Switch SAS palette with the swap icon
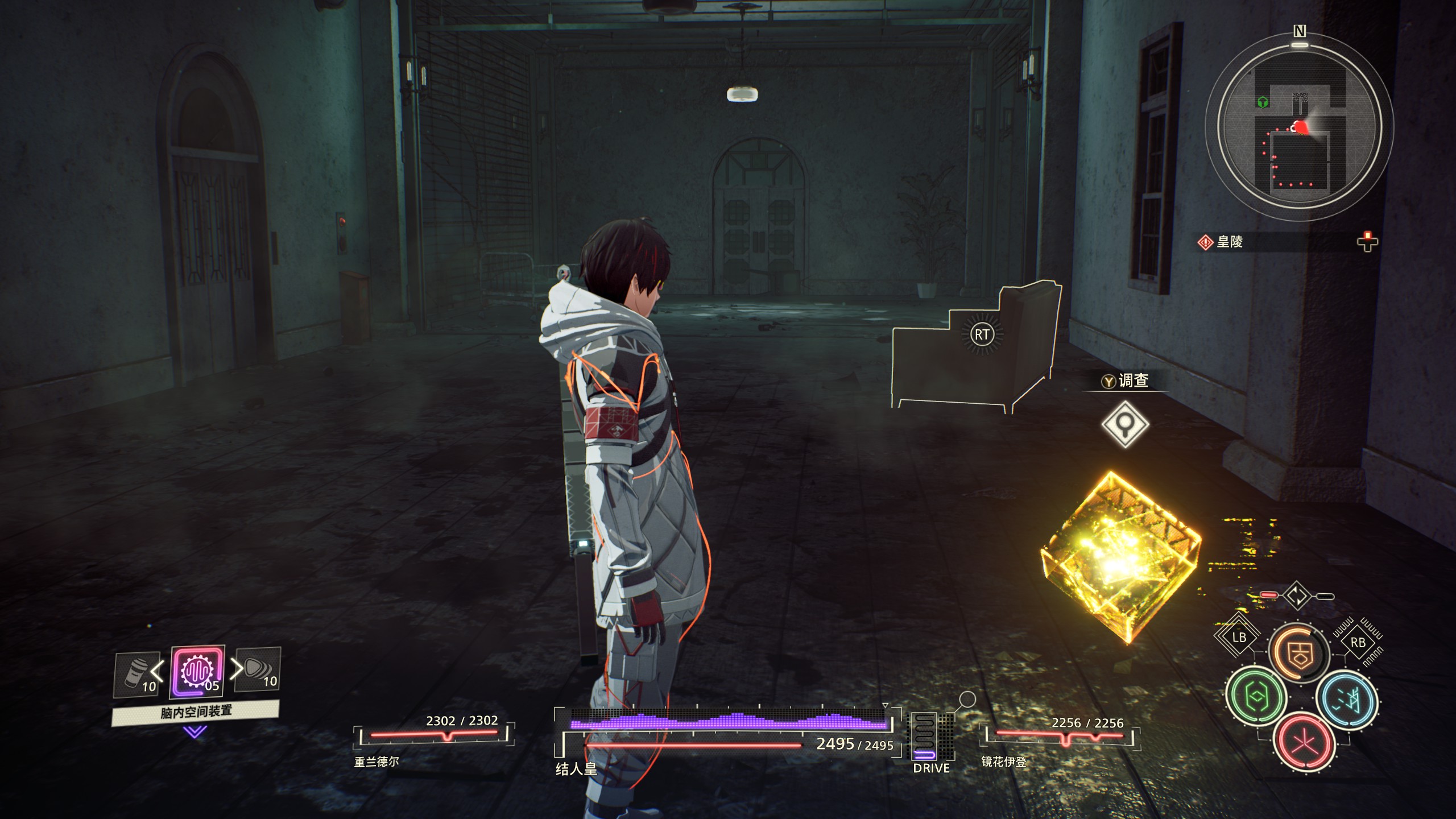The width and height of the screenshot is (1456, 819). point(1297,596)
